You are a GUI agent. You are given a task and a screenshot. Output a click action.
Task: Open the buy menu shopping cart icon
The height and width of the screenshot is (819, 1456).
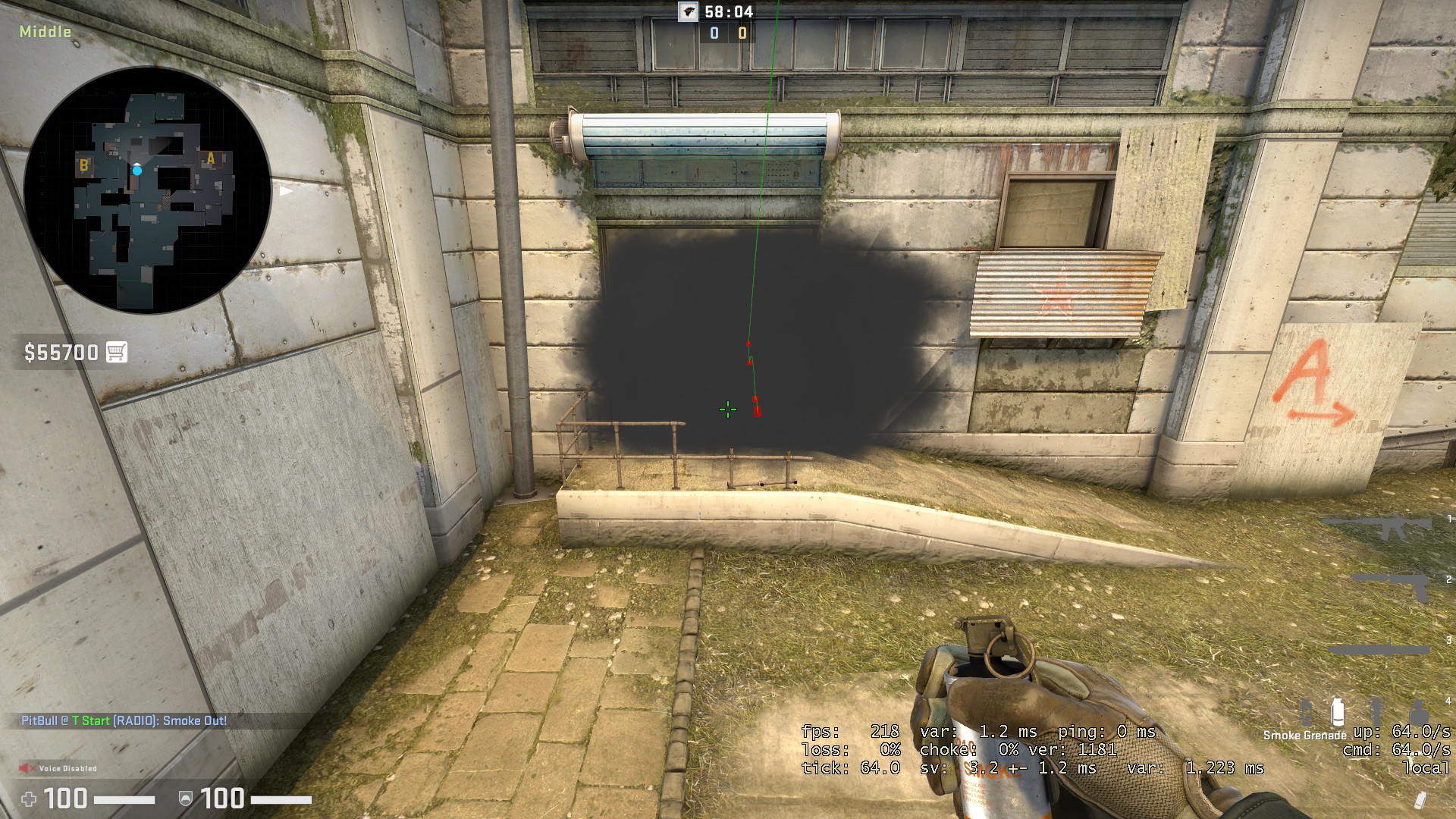point(115,353)
